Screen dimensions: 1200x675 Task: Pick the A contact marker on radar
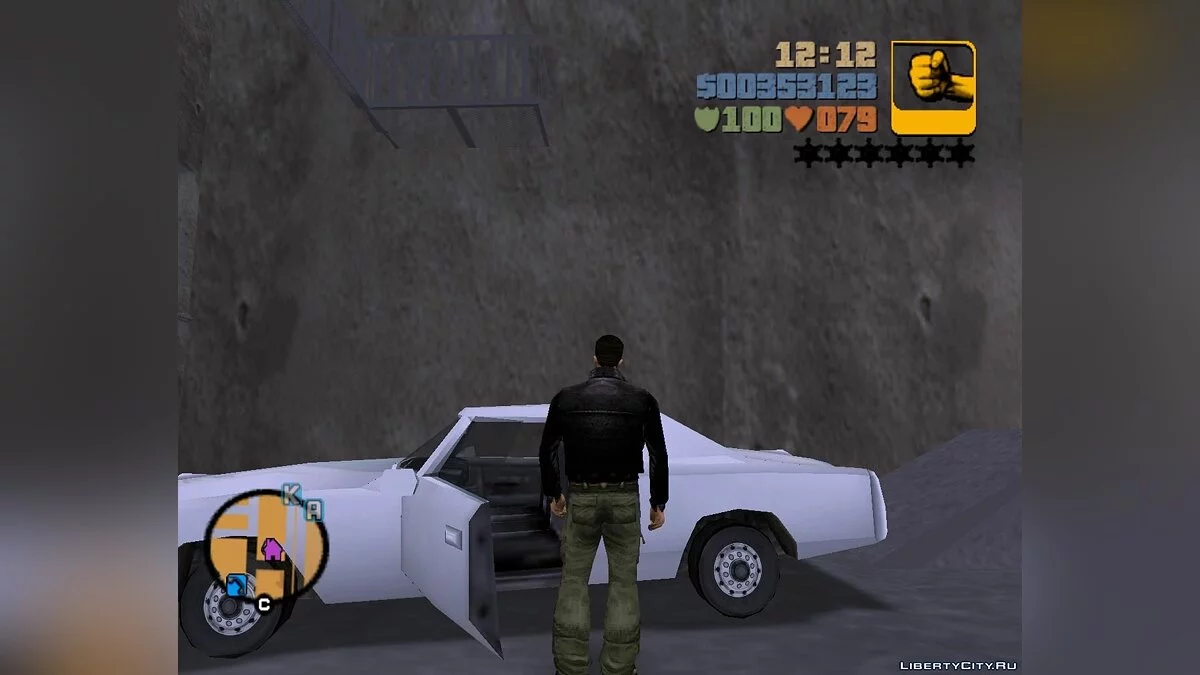[x=314, y=510]
